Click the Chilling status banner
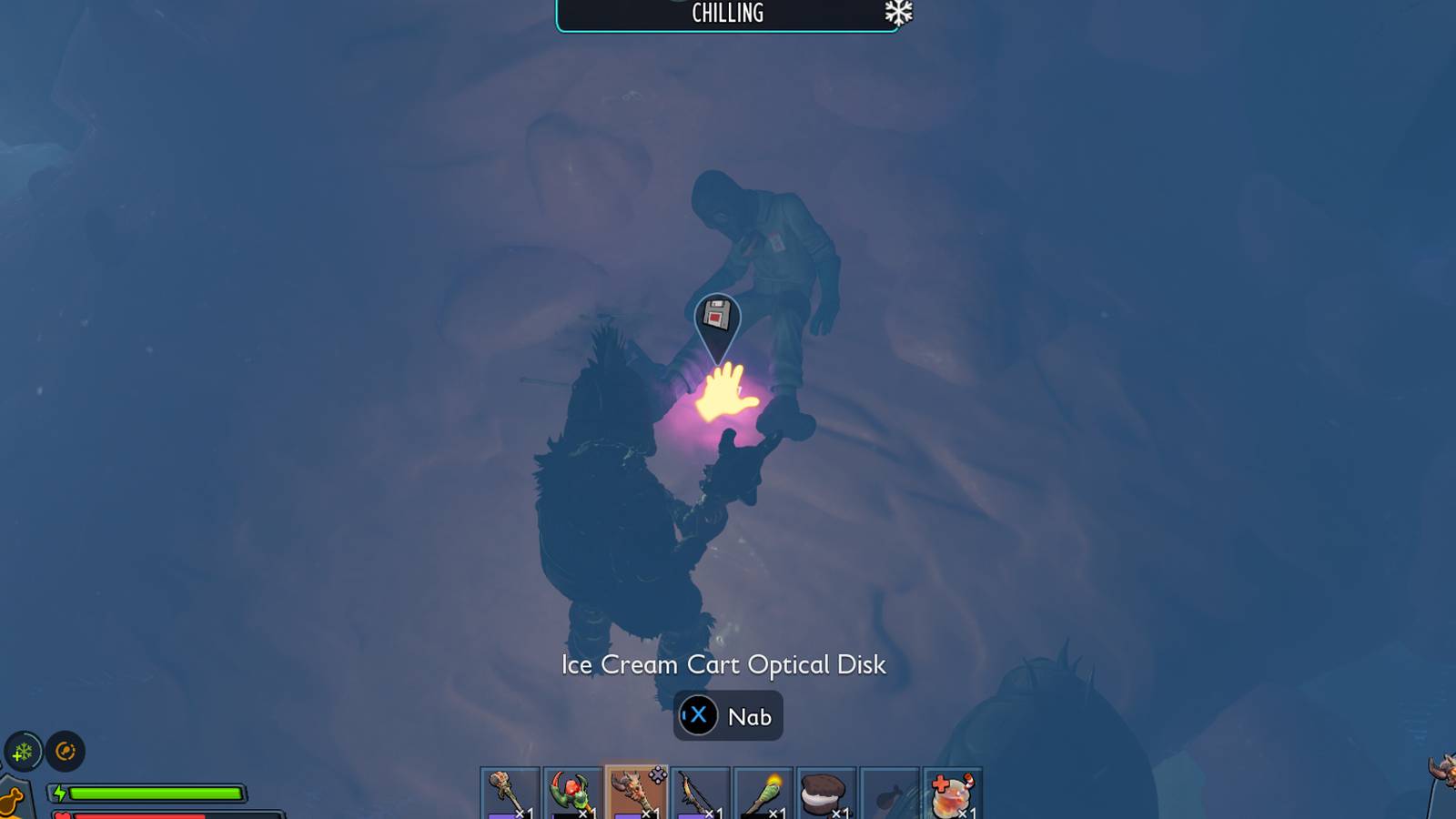This screenshot has height=819, width=1456. pyautogui.click(x=728, y=15)
